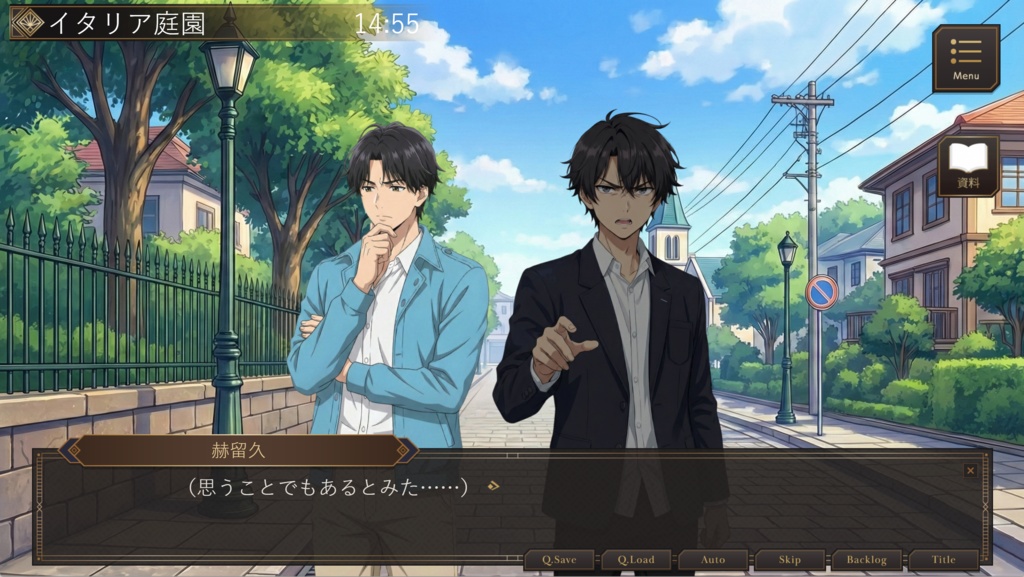Screen dimensions: 1024x577
Task: Click the Q.Load button
Action: pyautogui.click(x=635, y=560)
